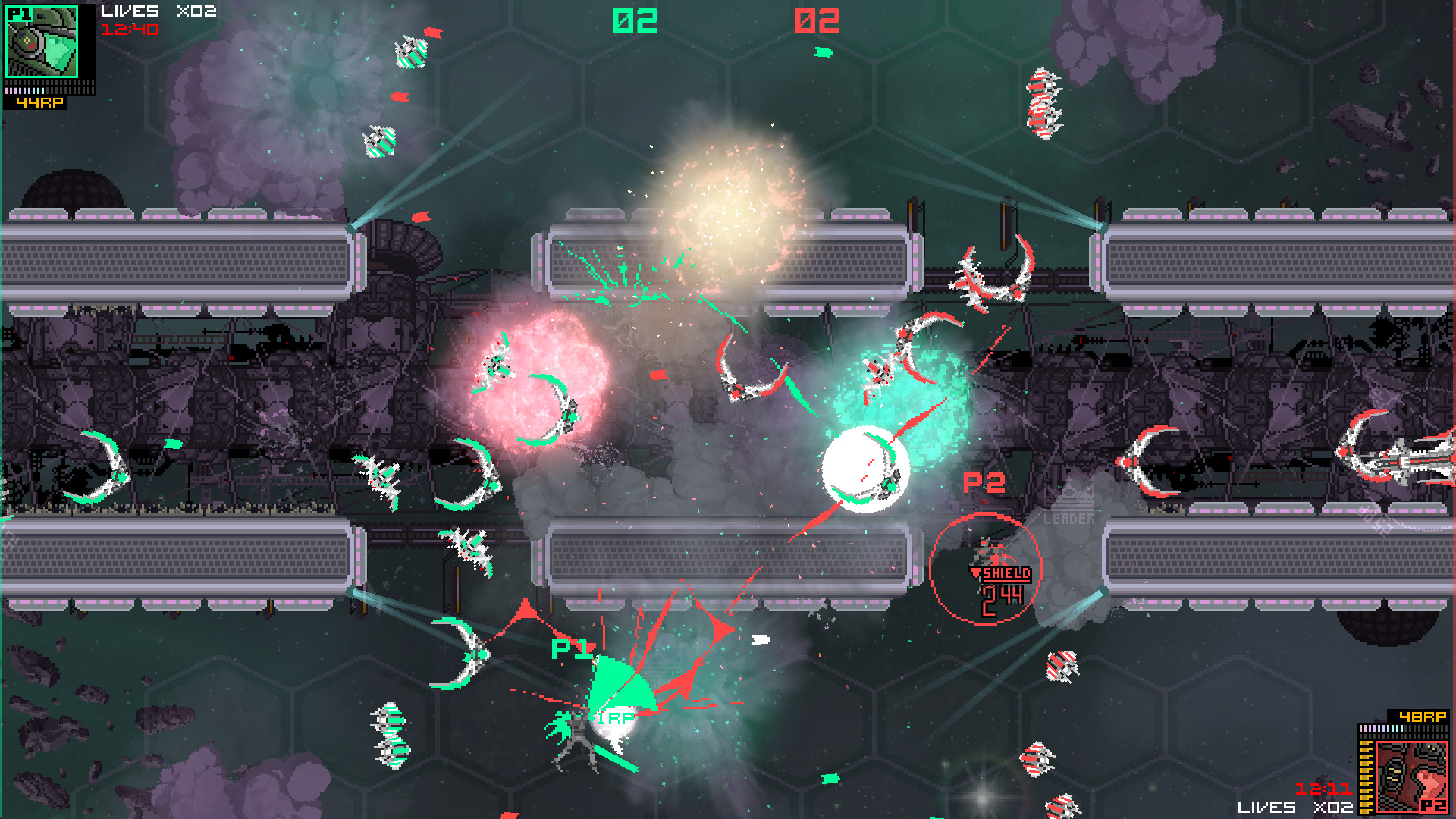Viewport: 1456px width, 819px height.
Task: Click the 48RP resource counter
Action: [x=1422, y=717]
